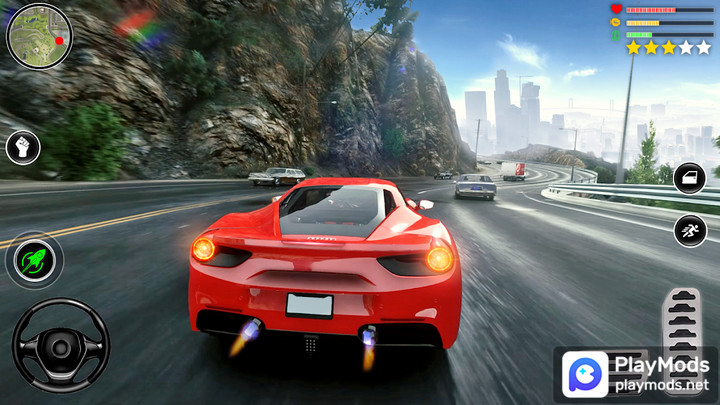Select the running figure button
This screenshot has height=405, width=720.
click(x=690, y=231)
